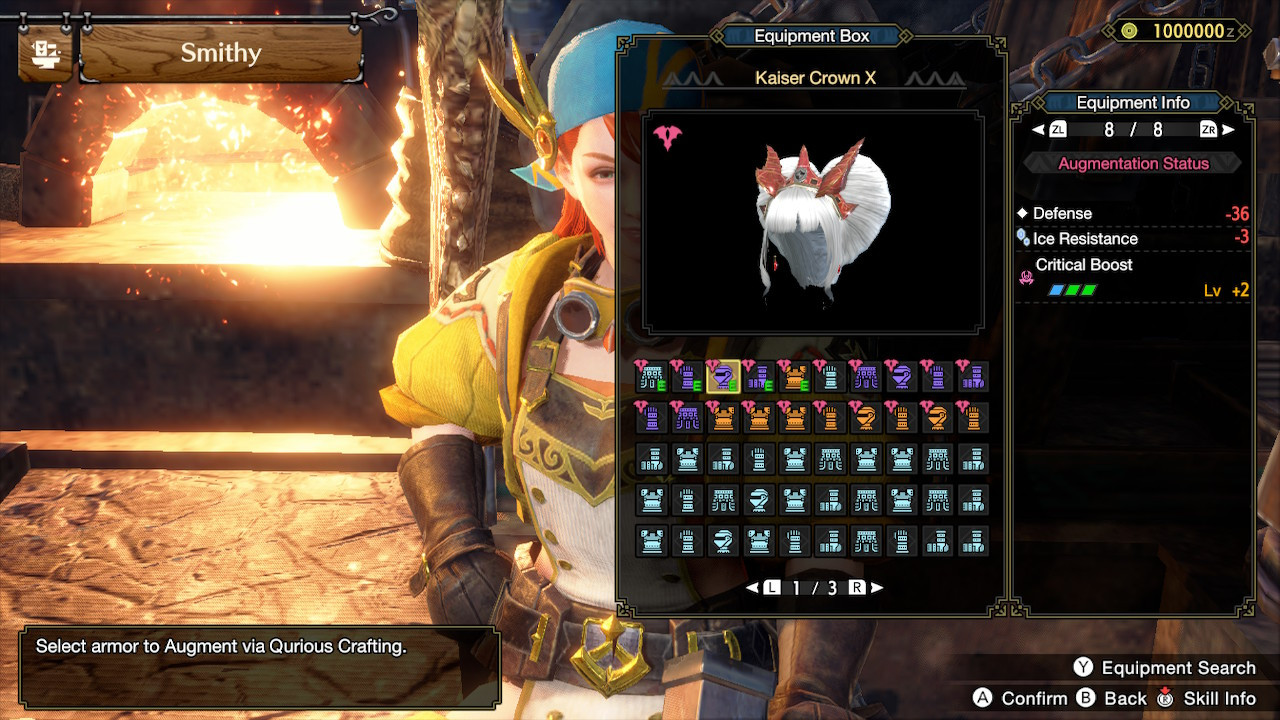Open the Equipment Box header tab
This screenshot has height=720, width=1280.
click(x=815, y=36)
